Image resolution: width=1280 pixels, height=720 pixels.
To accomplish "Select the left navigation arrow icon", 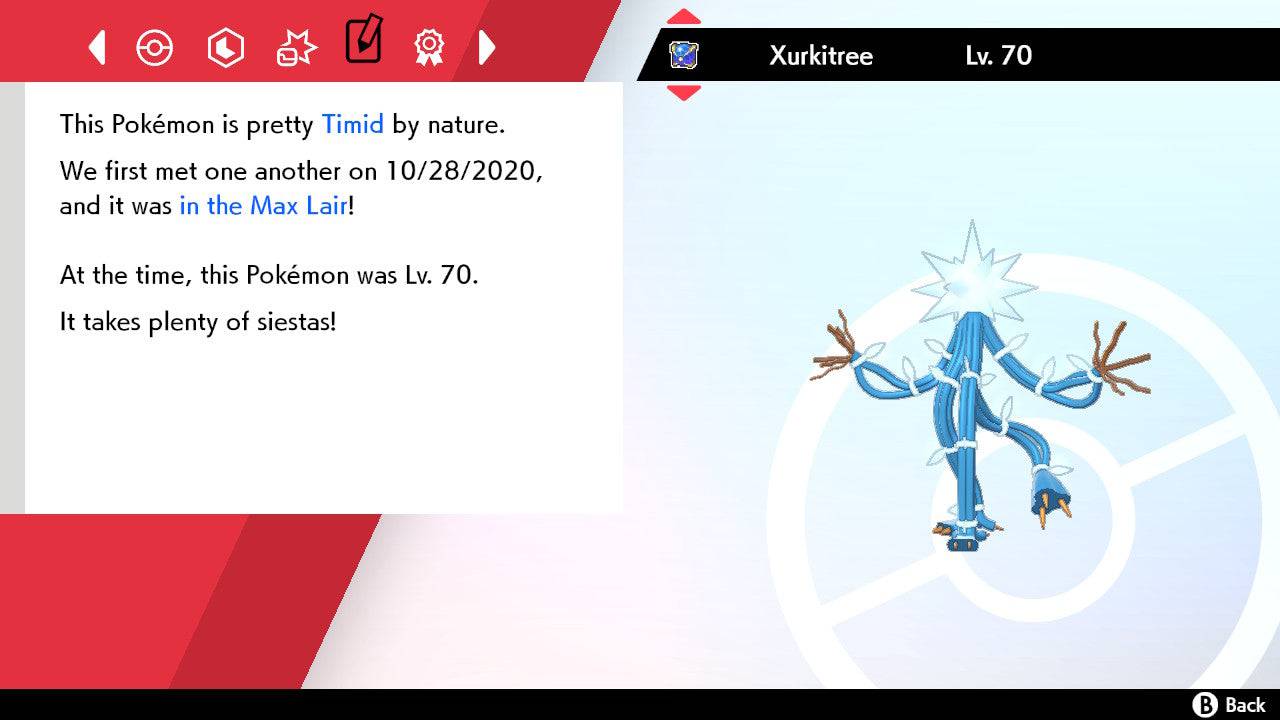I will pos(96,47).
